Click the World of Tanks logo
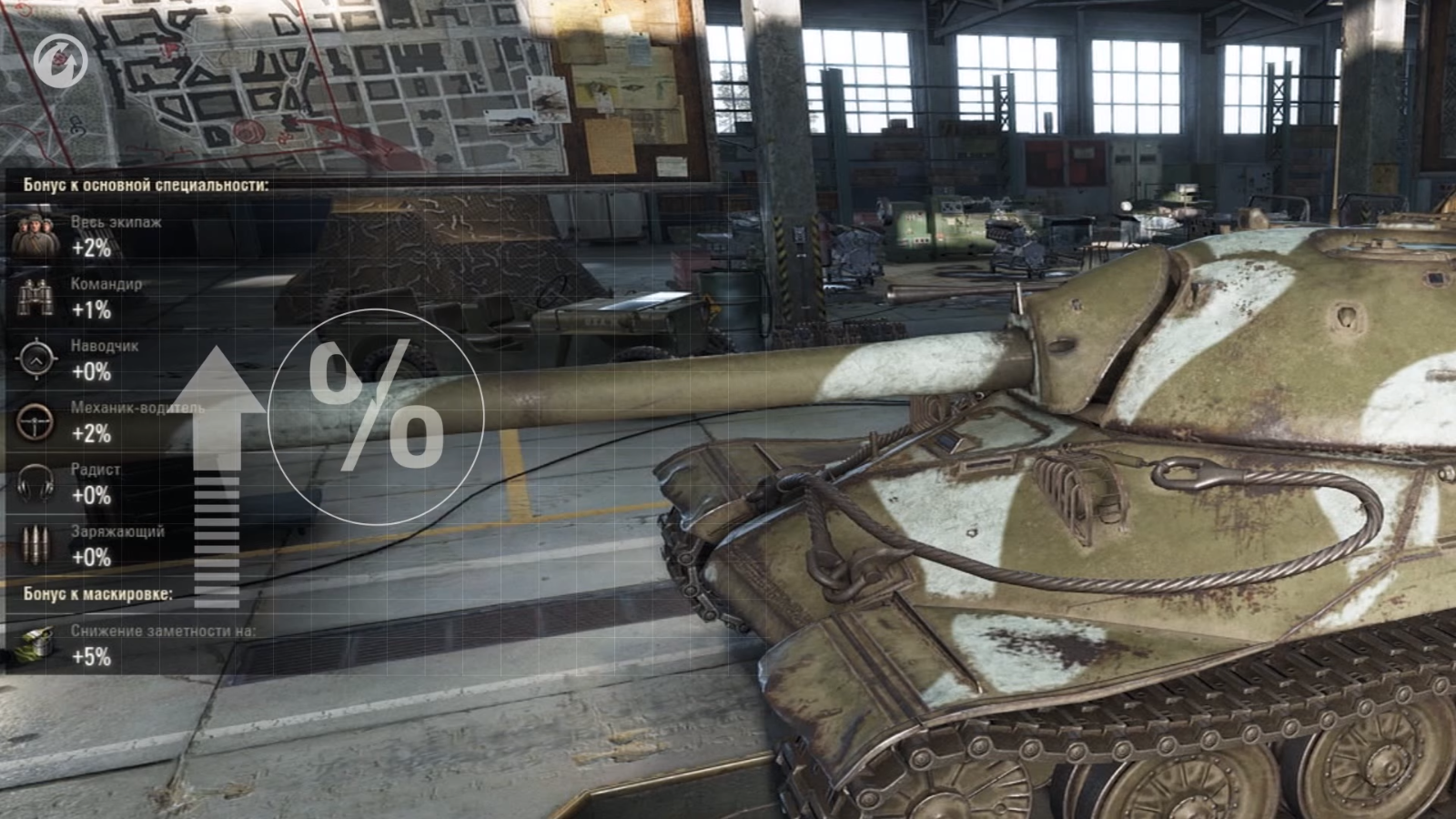The width and height of the screenshot is (1456, 819). [57, 57]
